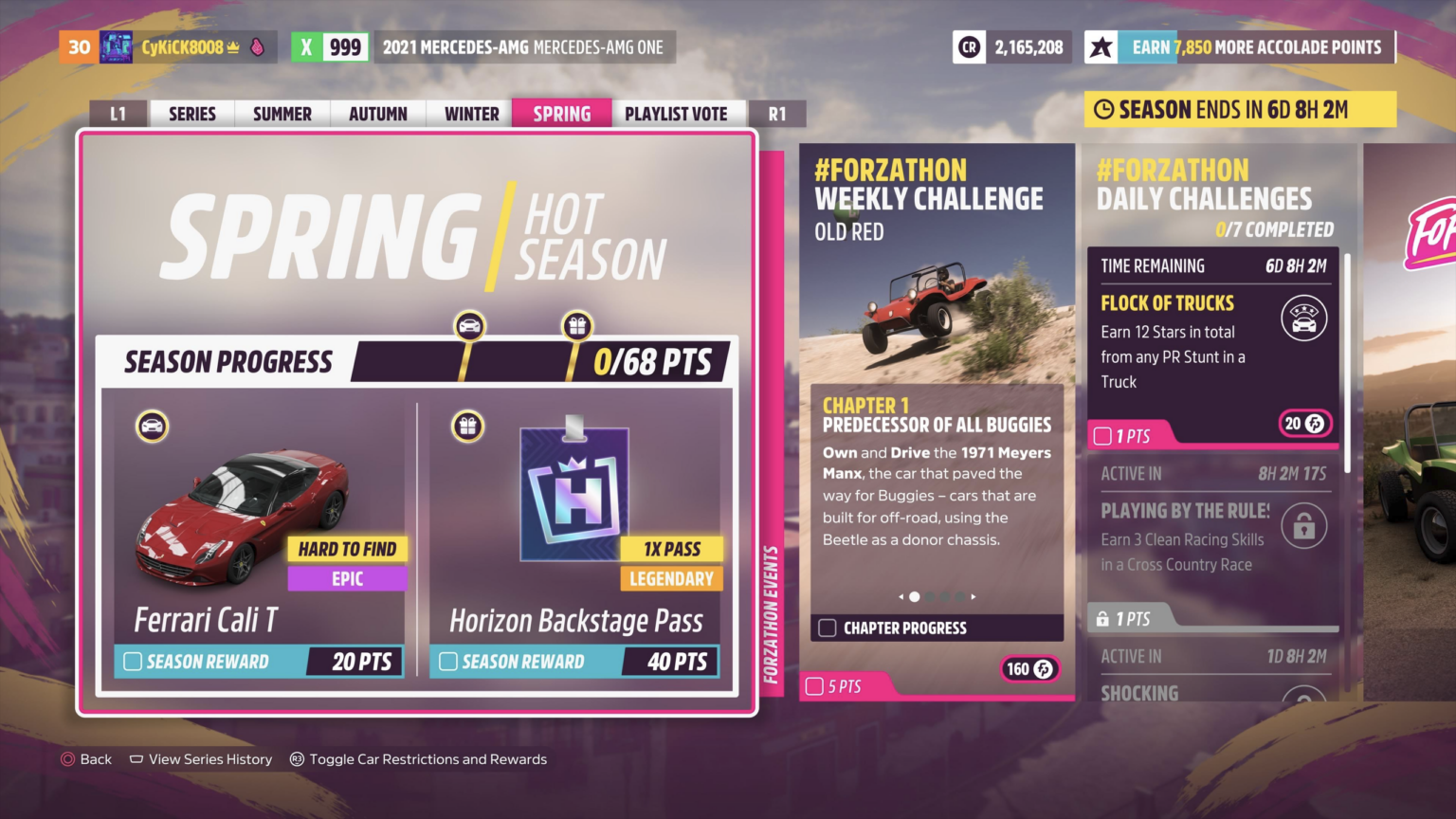Click the star icon on the accolade points banner

coord(1101,45)
